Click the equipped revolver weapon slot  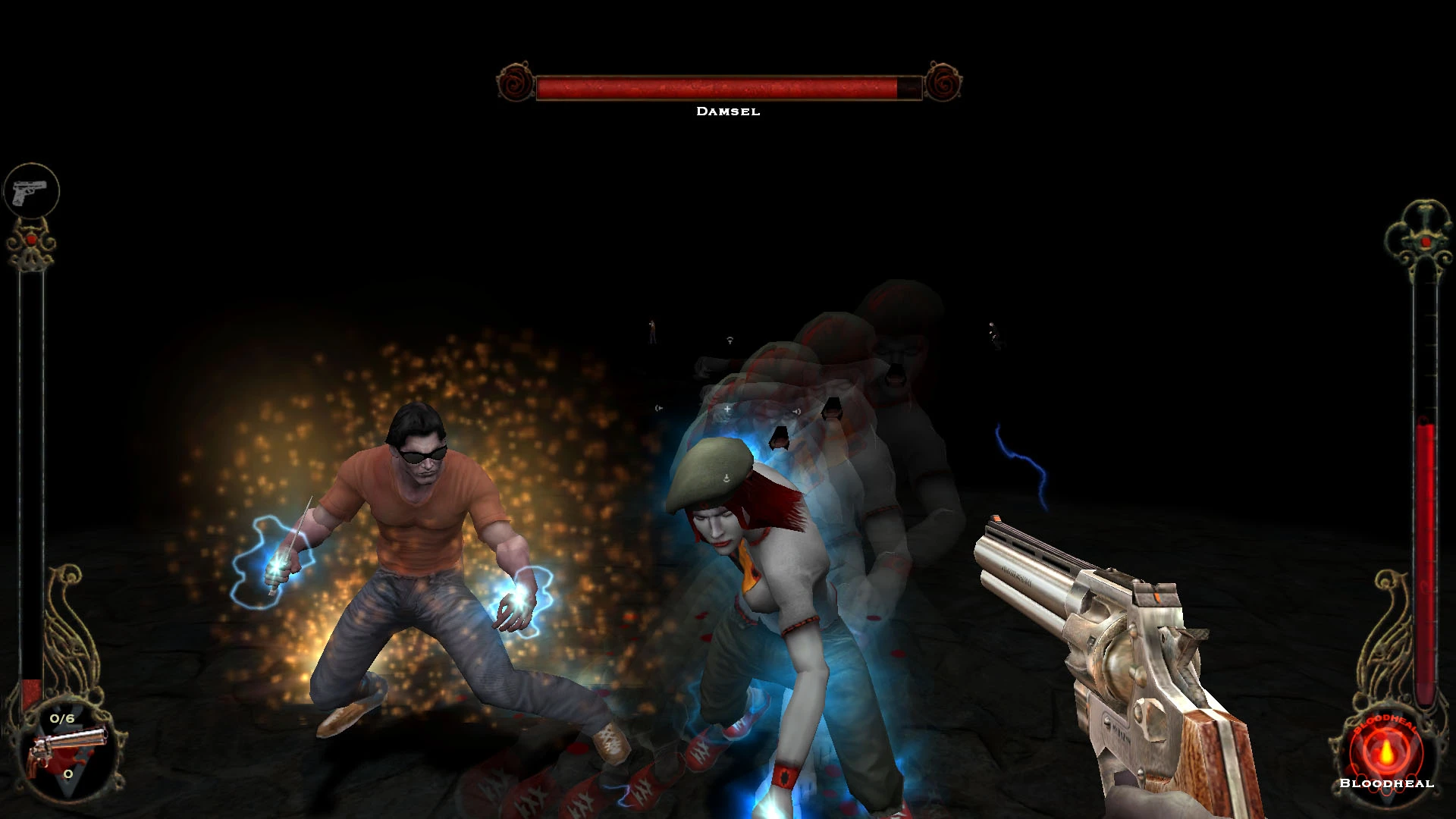[x=66, y=749]
